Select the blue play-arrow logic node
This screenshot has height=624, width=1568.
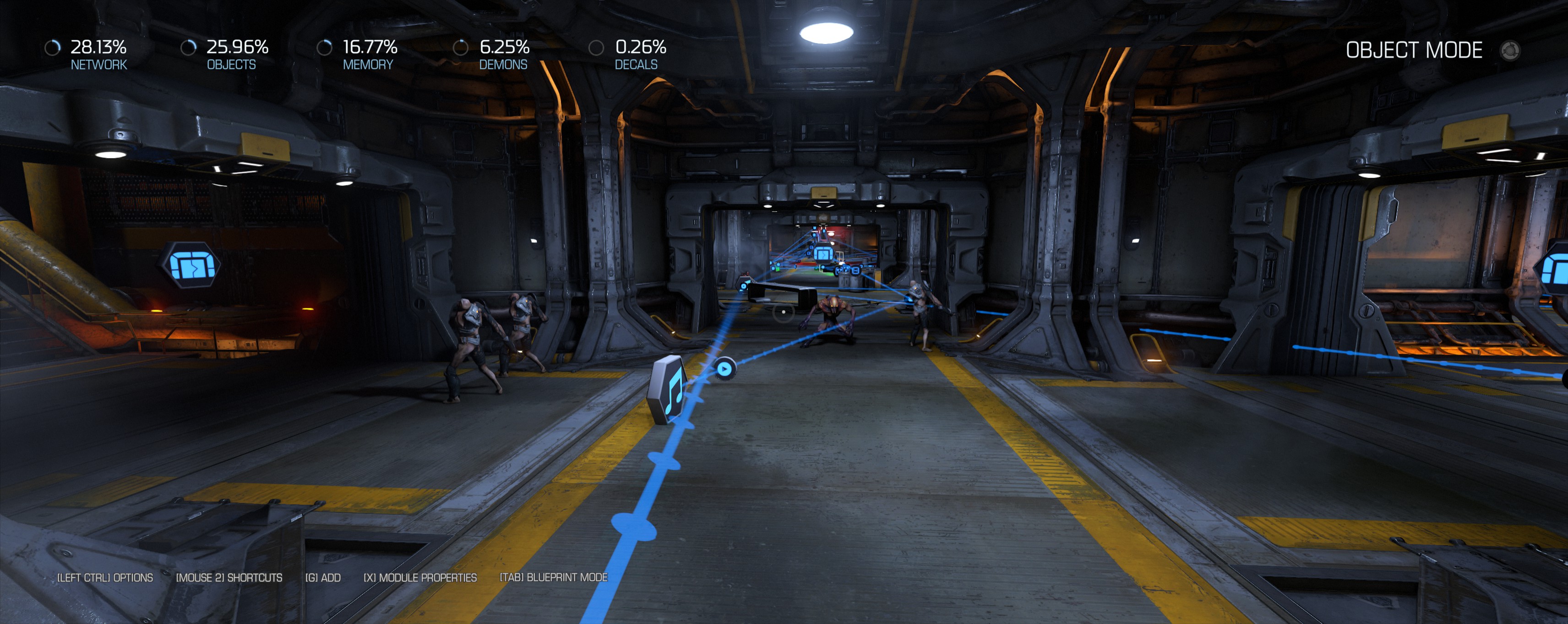click(724, 368)
